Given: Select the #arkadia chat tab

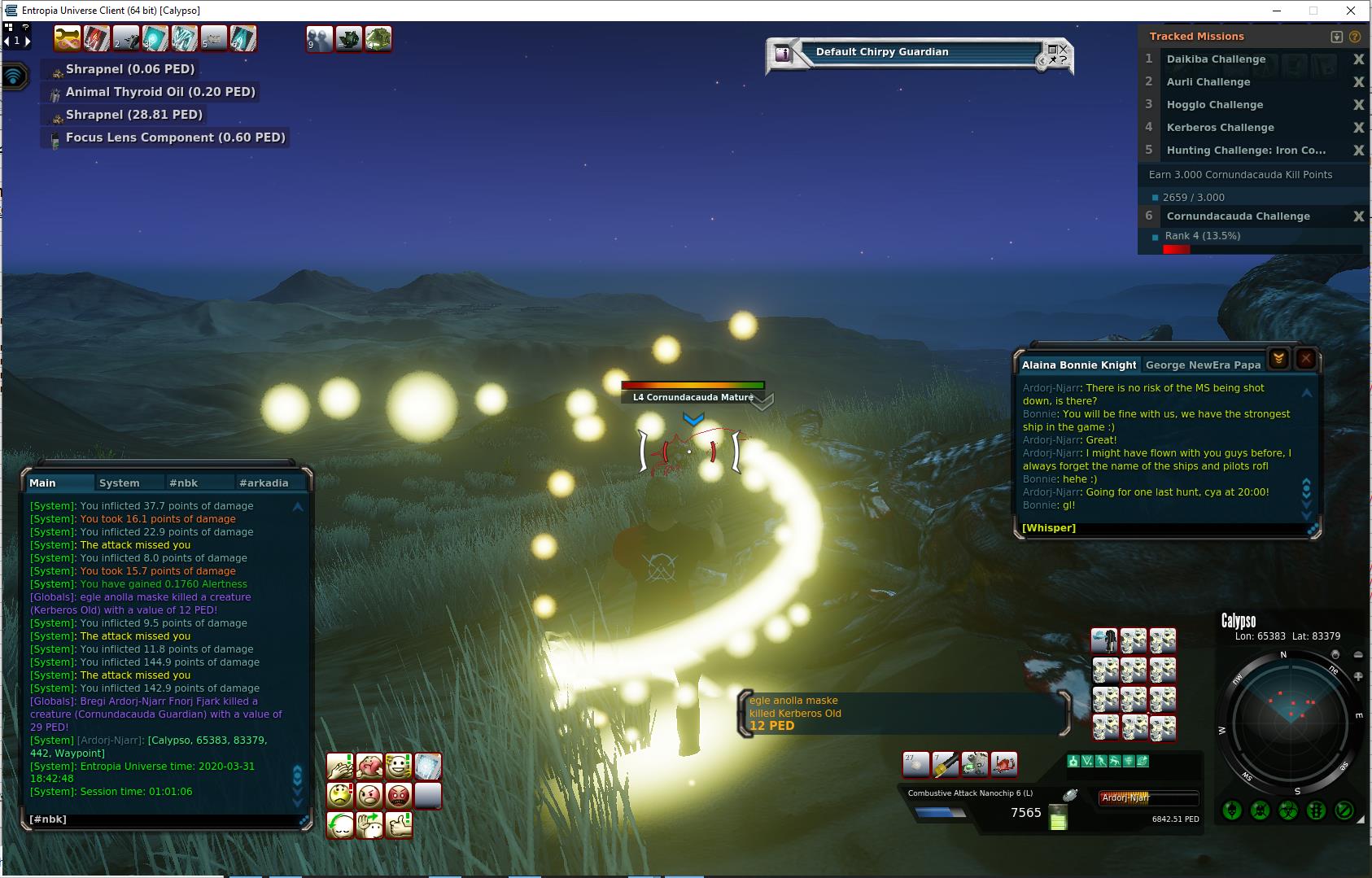Looking at the screenshot, I should pyautogui.click(x=264, y=483).
